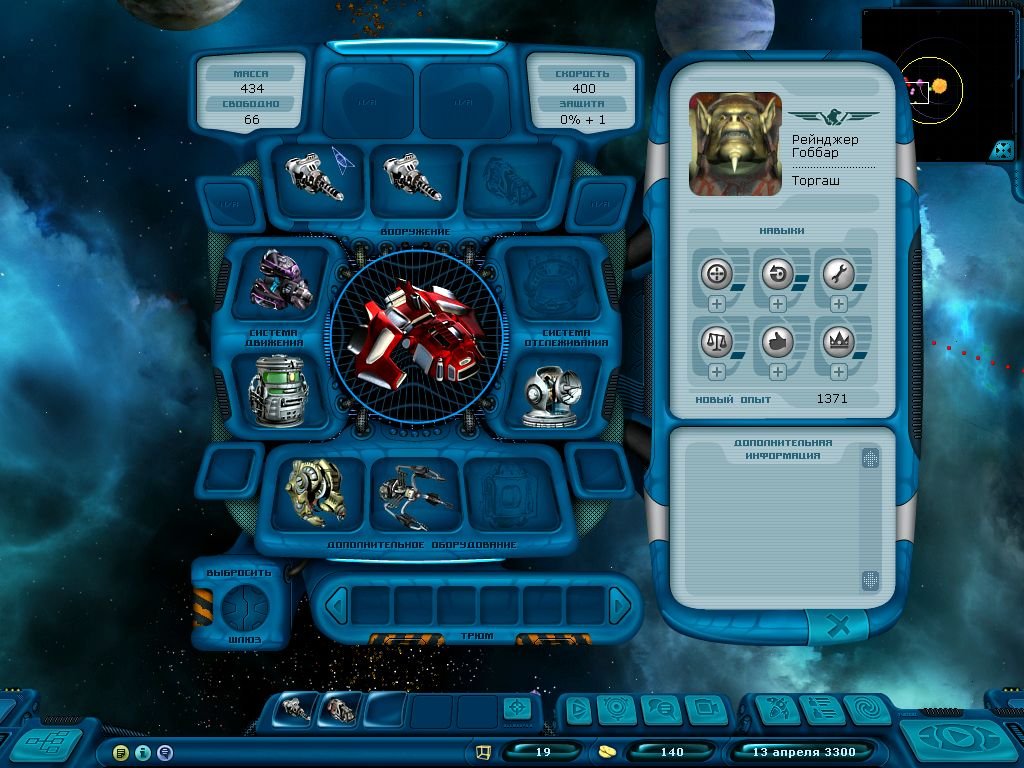Increase the maneuverability skill
The height and width of the screenshot is (768, 1024).
pyautogui.click(x=777, y=304)
